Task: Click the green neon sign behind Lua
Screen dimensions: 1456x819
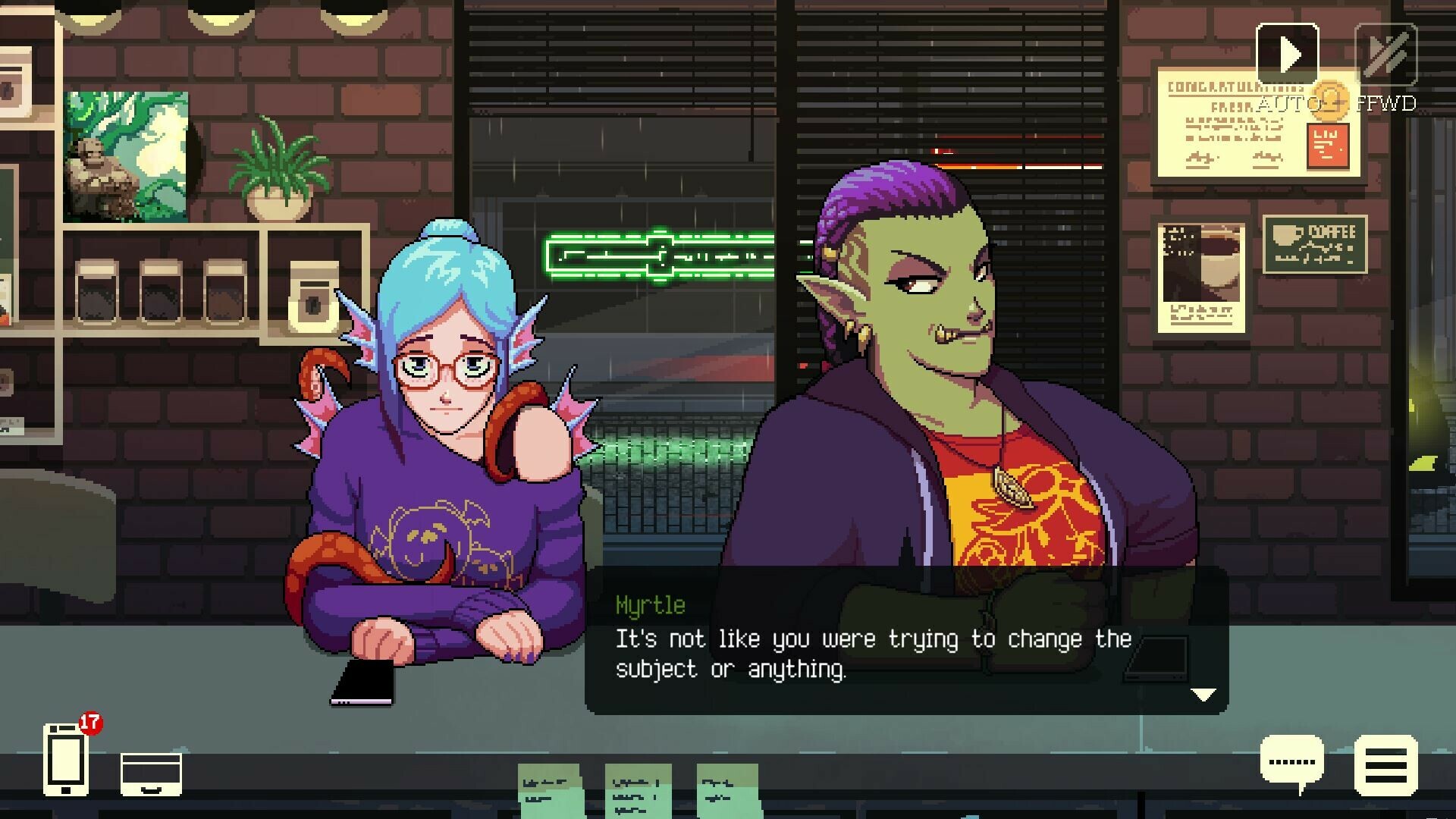Action: [652, 254]
